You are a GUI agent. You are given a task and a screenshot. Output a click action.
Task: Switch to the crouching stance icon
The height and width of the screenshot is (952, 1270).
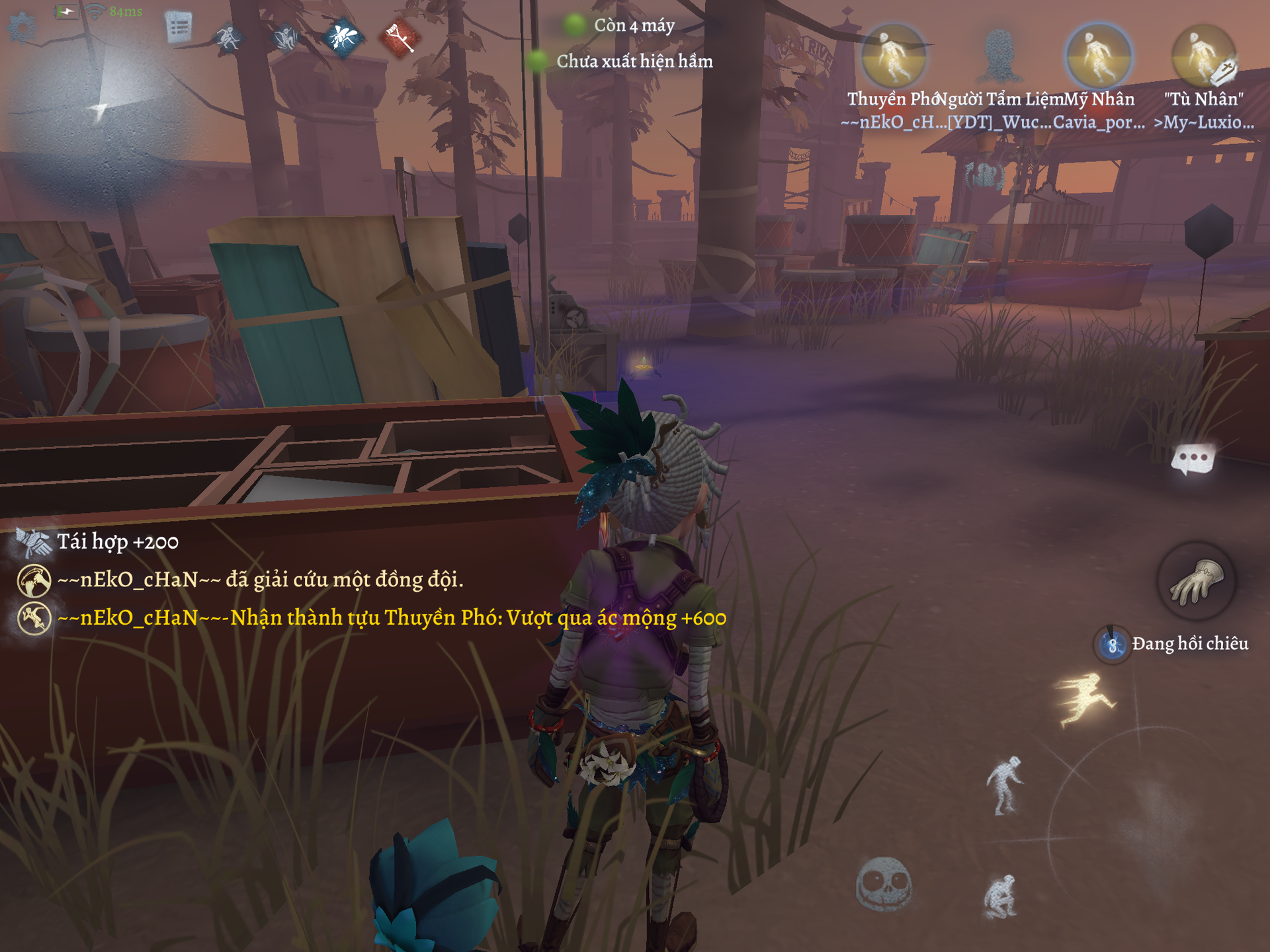[x=1000, y=896]
